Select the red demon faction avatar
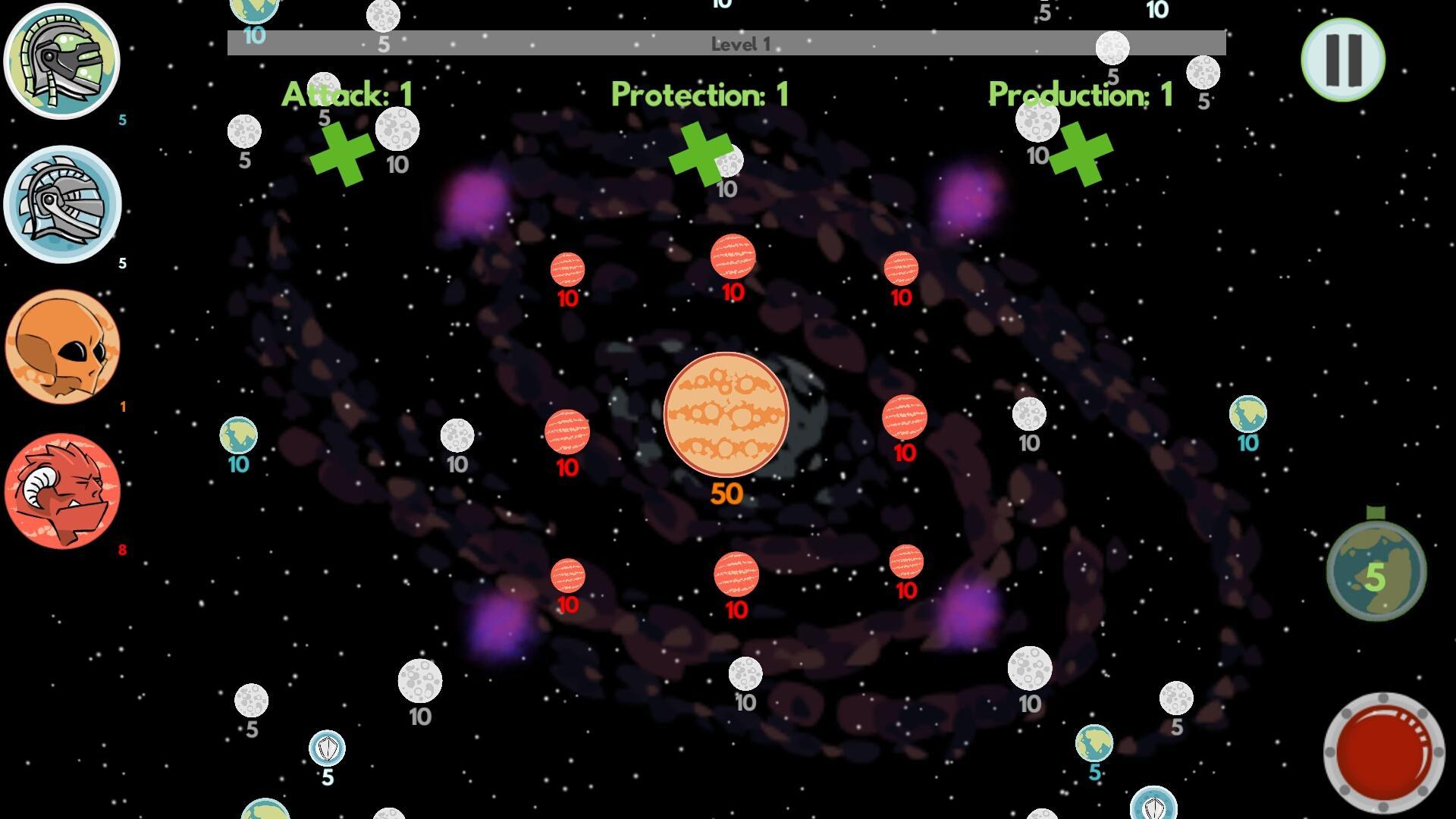Image resolution: width=1456 pixels, height=819 pixels. [x=64, y=489]
